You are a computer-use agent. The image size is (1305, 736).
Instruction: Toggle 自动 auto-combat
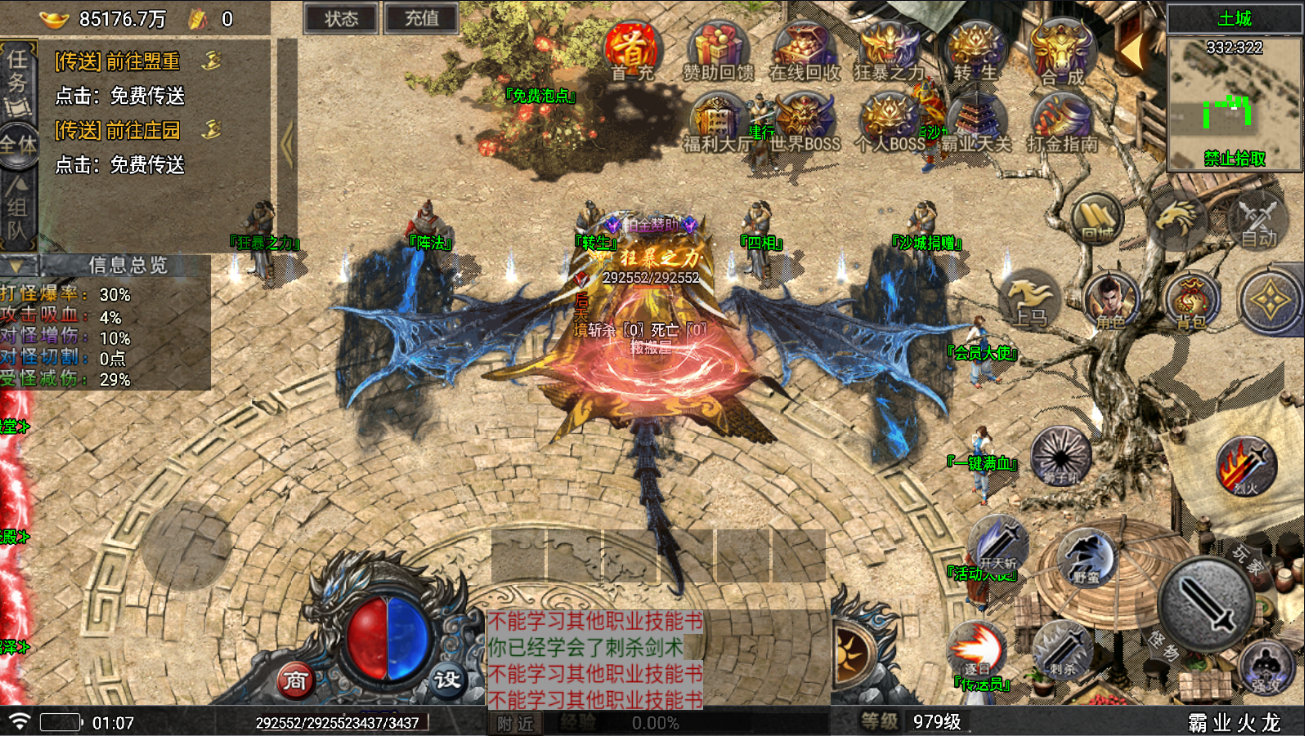(1258, 219)
